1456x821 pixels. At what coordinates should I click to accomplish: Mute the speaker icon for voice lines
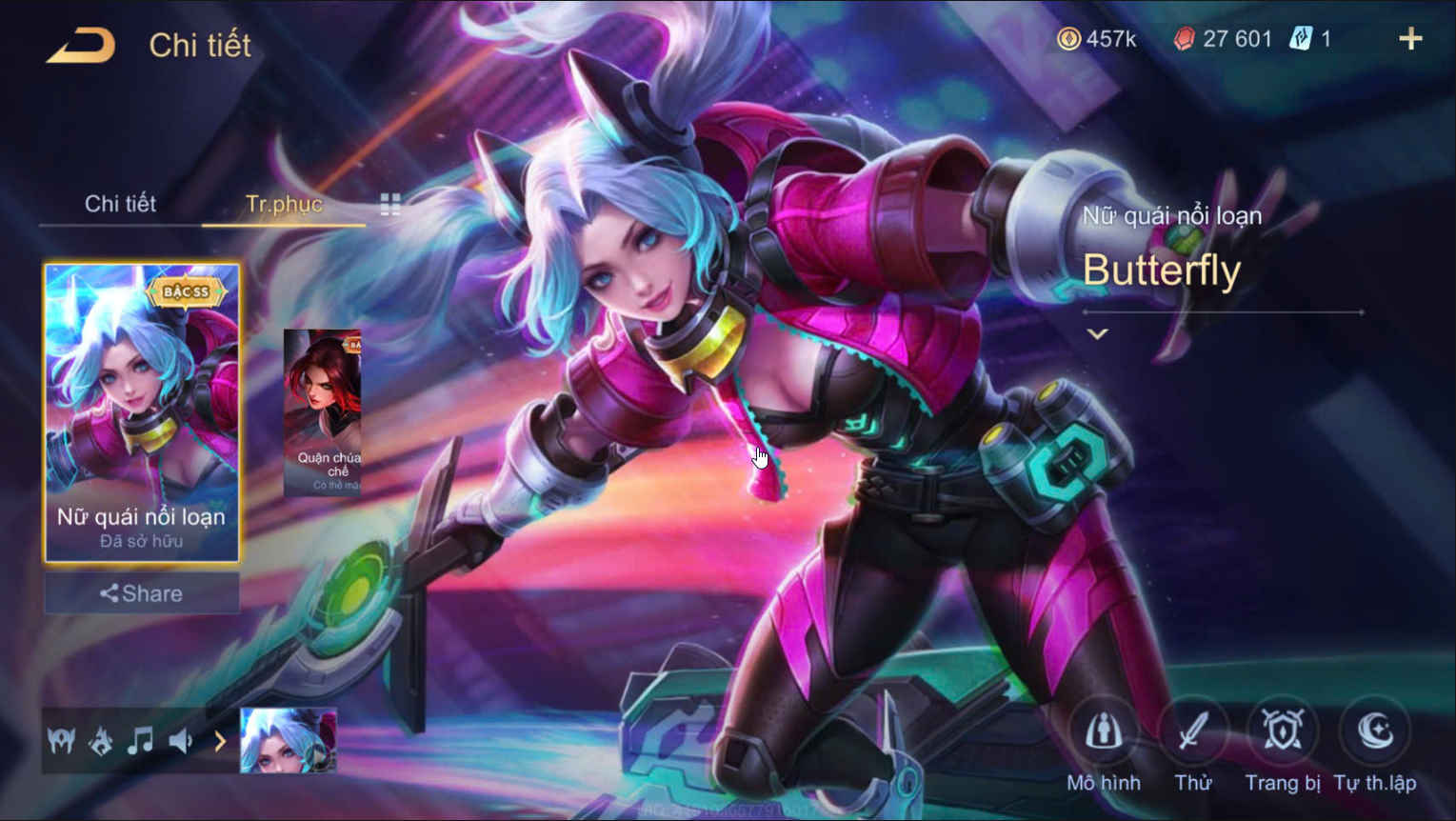coord(182,741)
